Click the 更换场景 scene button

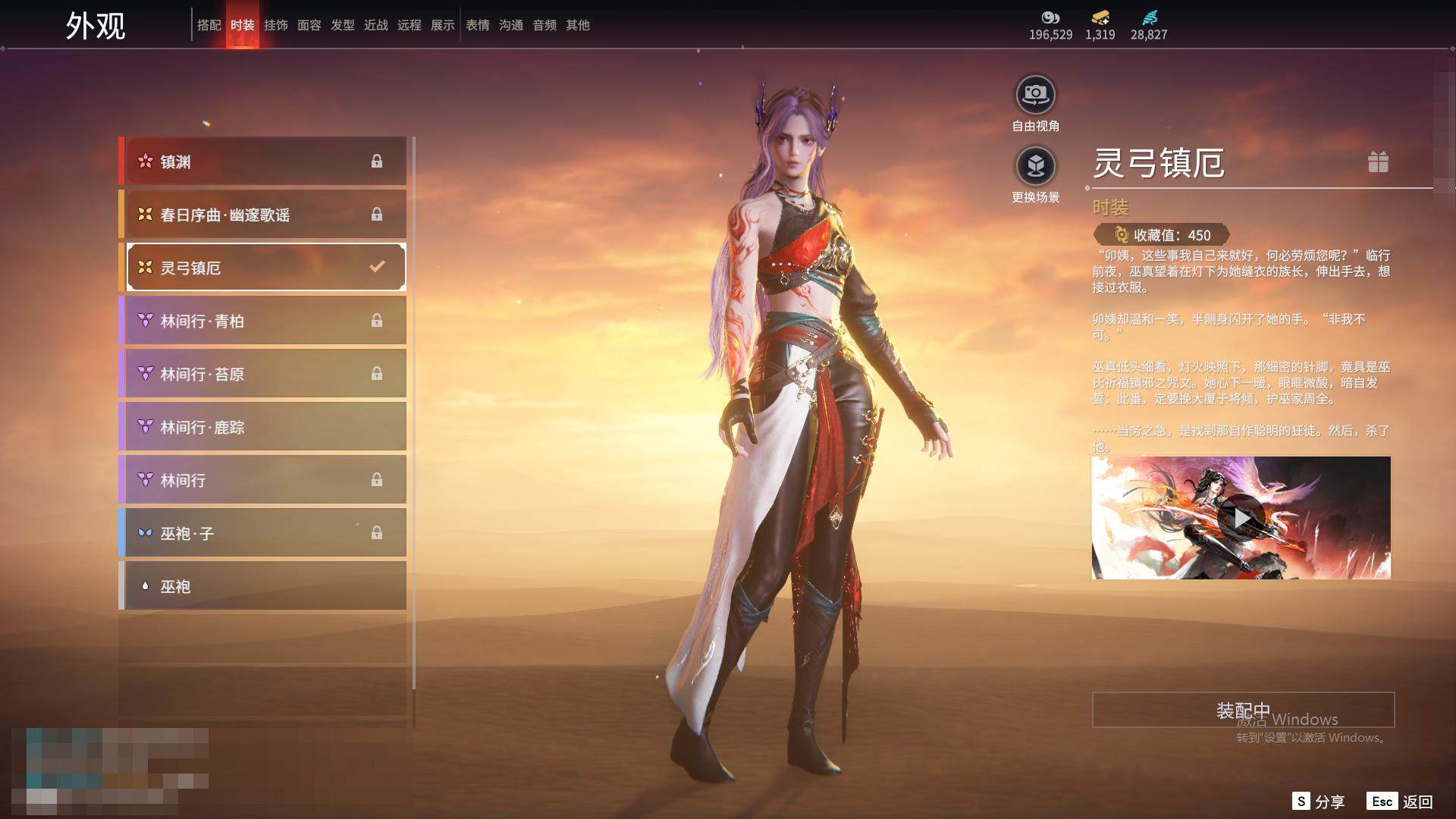(x=1035, y=167)
